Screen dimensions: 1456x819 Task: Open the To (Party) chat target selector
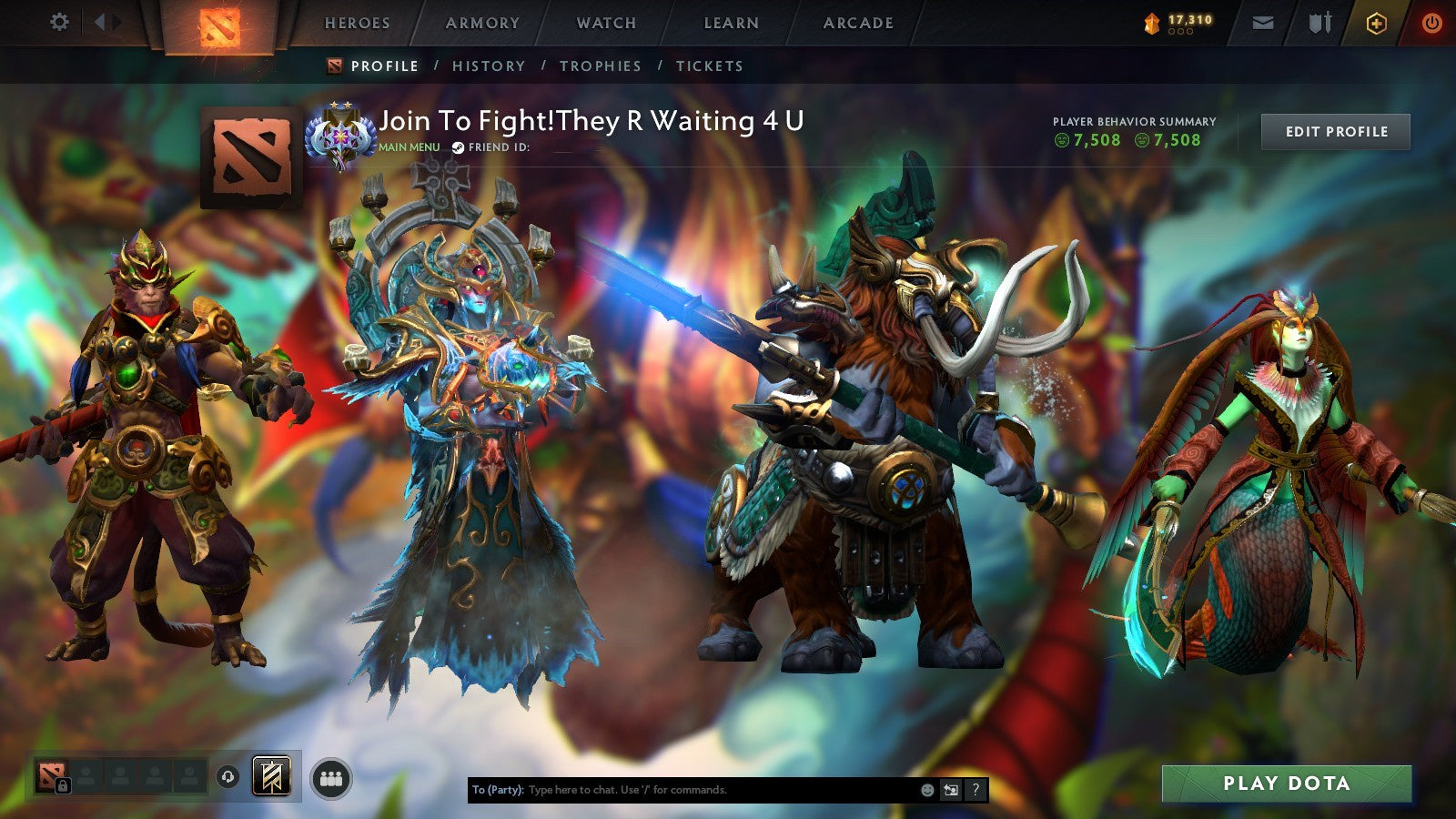(496, 789)
